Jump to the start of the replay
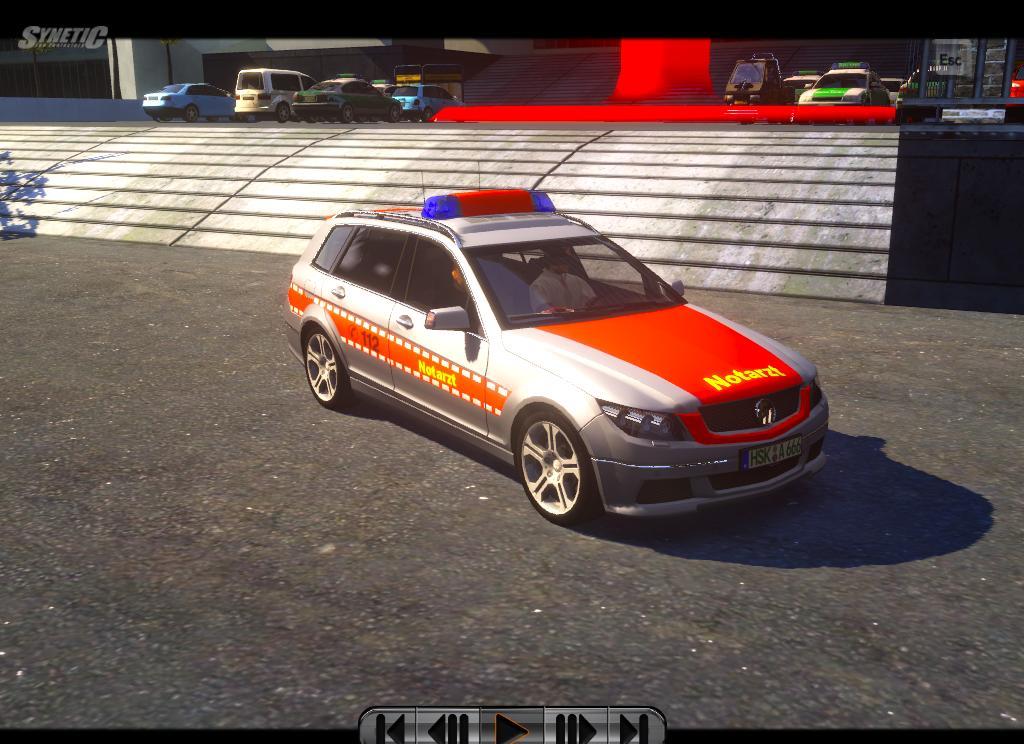 392,728
